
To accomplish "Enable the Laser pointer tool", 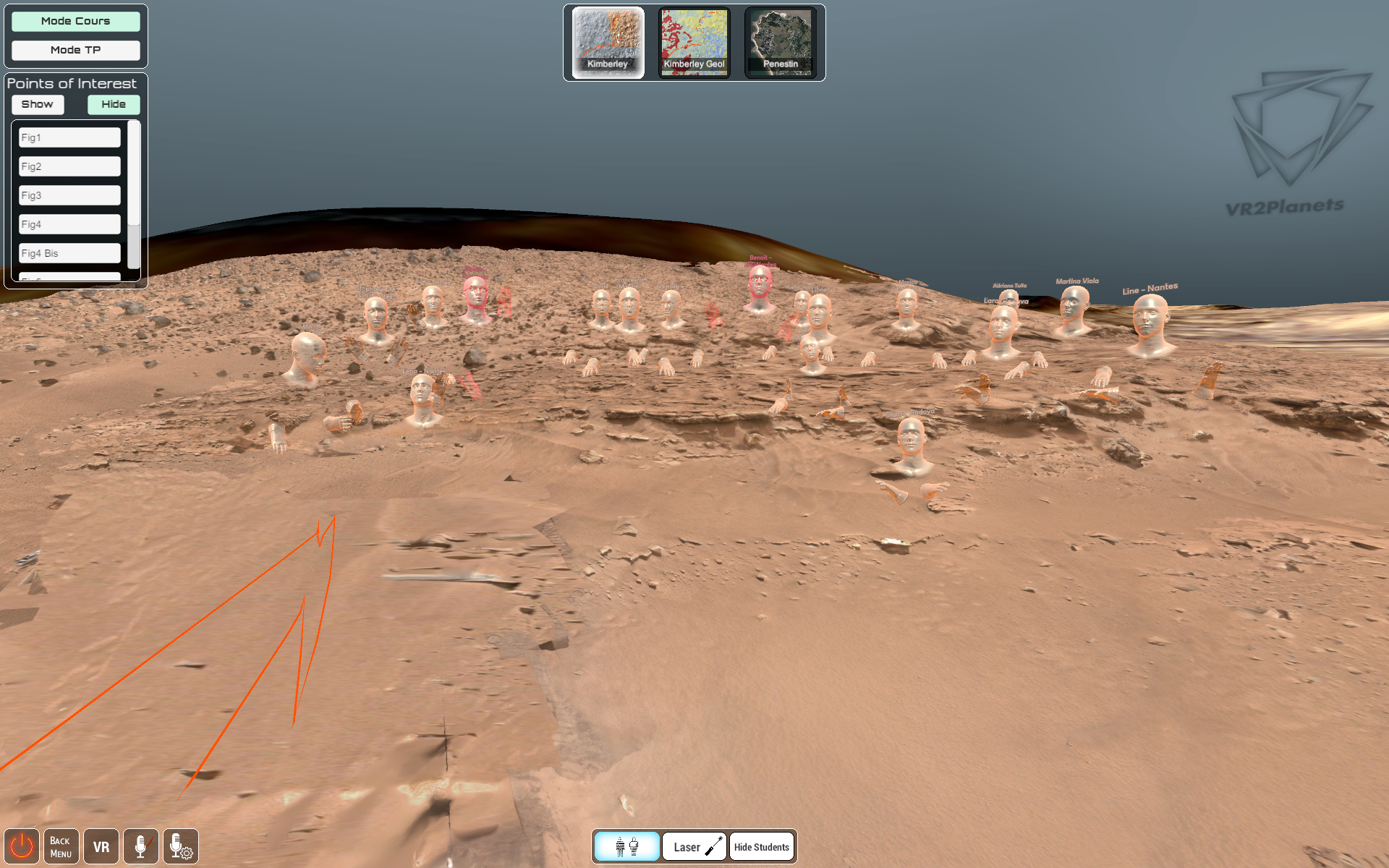I will pyautogui.click(x=694, y=846).
